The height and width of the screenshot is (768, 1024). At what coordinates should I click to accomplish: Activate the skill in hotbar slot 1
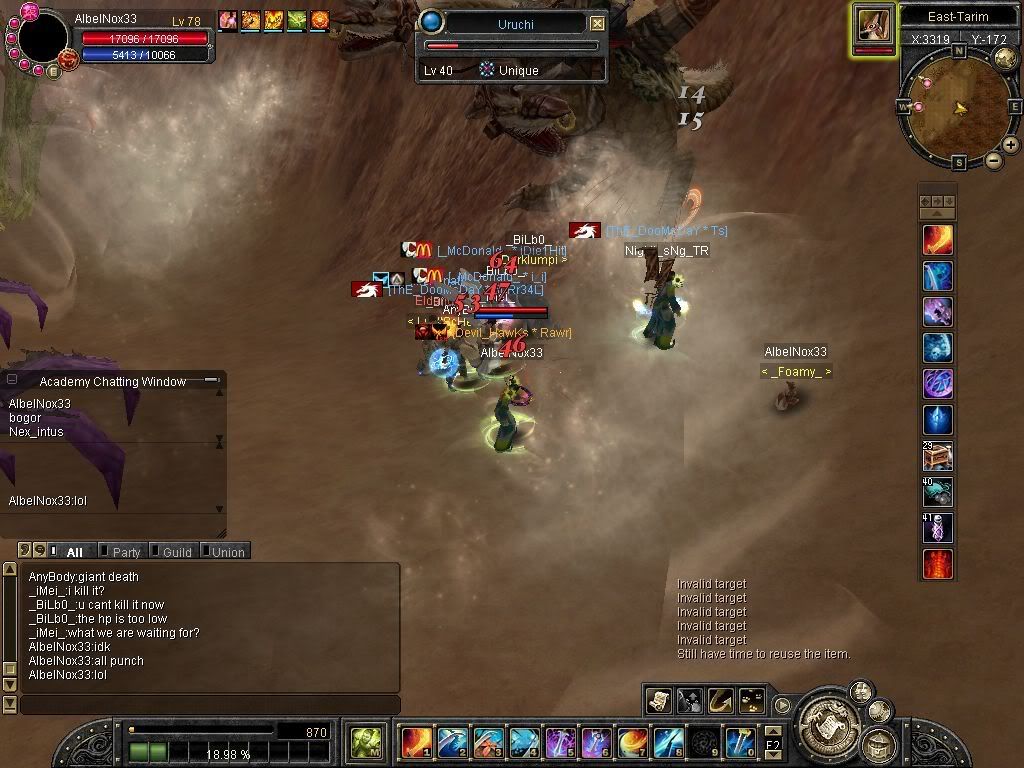(417, 742)
